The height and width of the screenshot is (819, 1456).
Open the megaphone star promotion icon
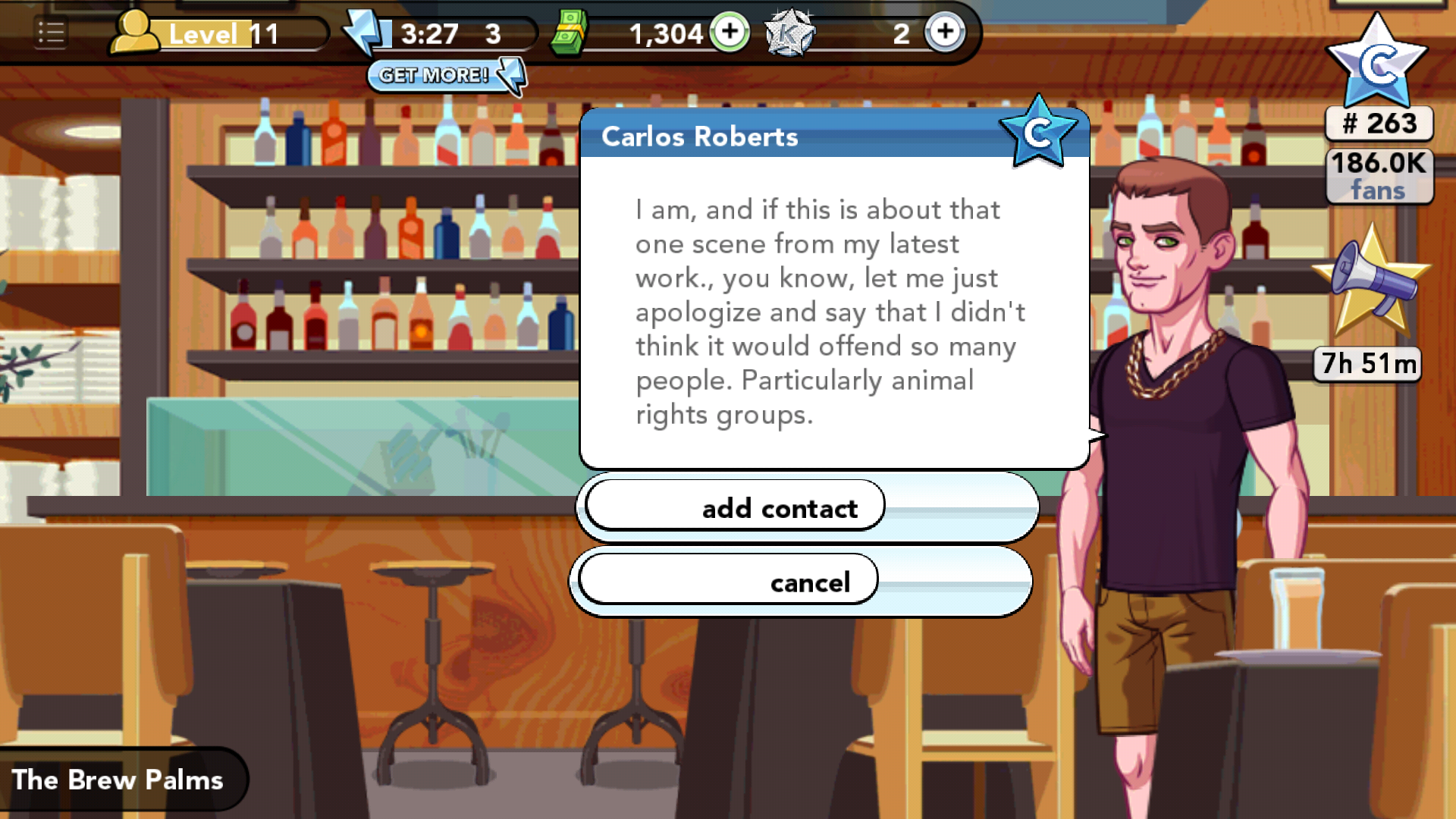click(1371, 281)
